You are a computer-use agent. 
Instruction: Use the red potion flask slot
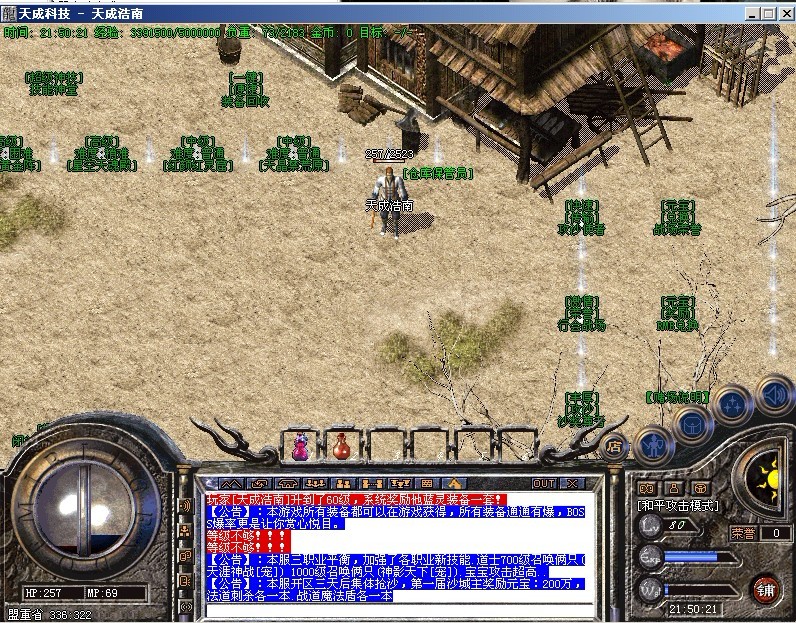tap(341, 447)
